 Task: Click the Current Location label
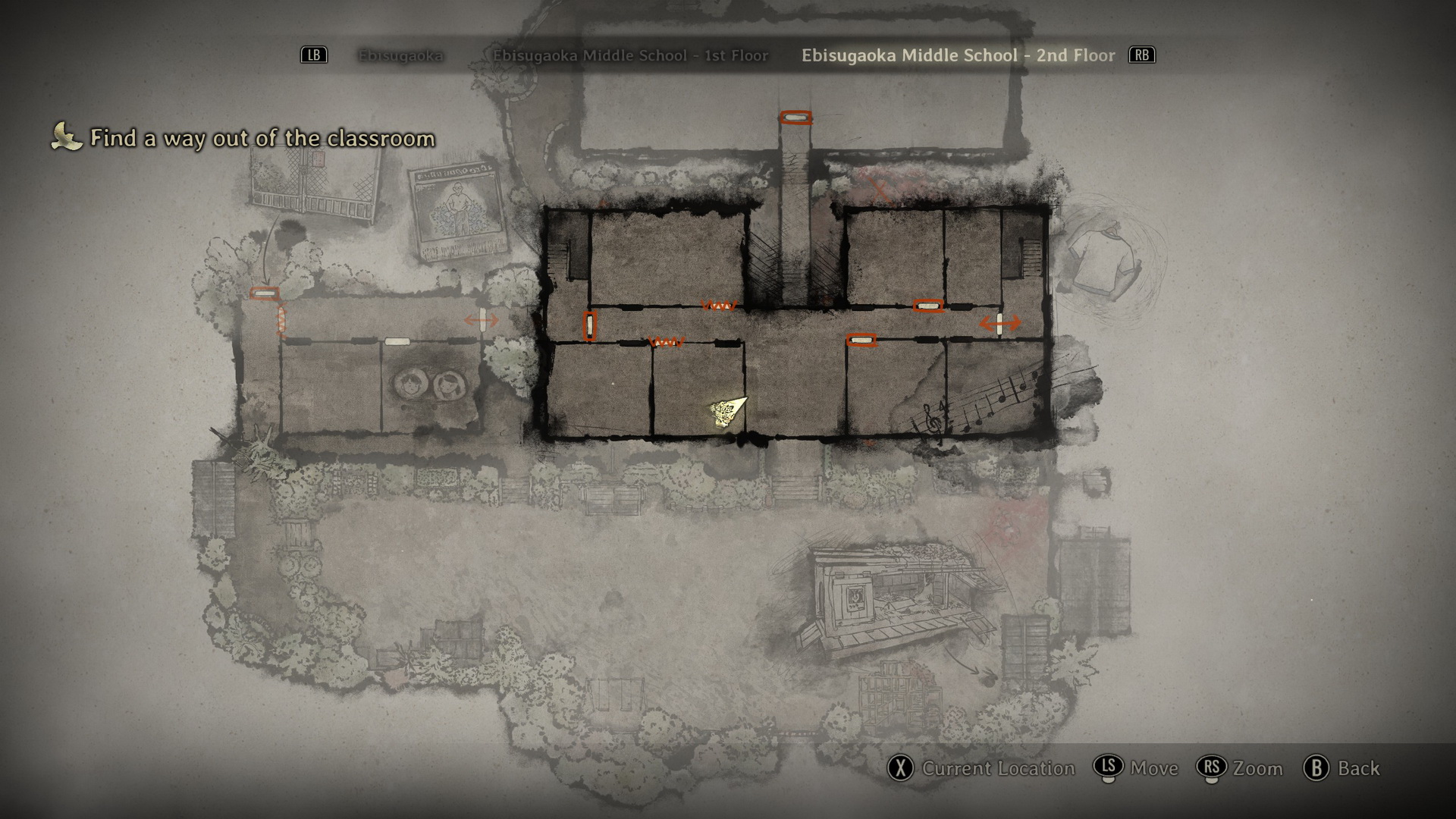[998, 768]
